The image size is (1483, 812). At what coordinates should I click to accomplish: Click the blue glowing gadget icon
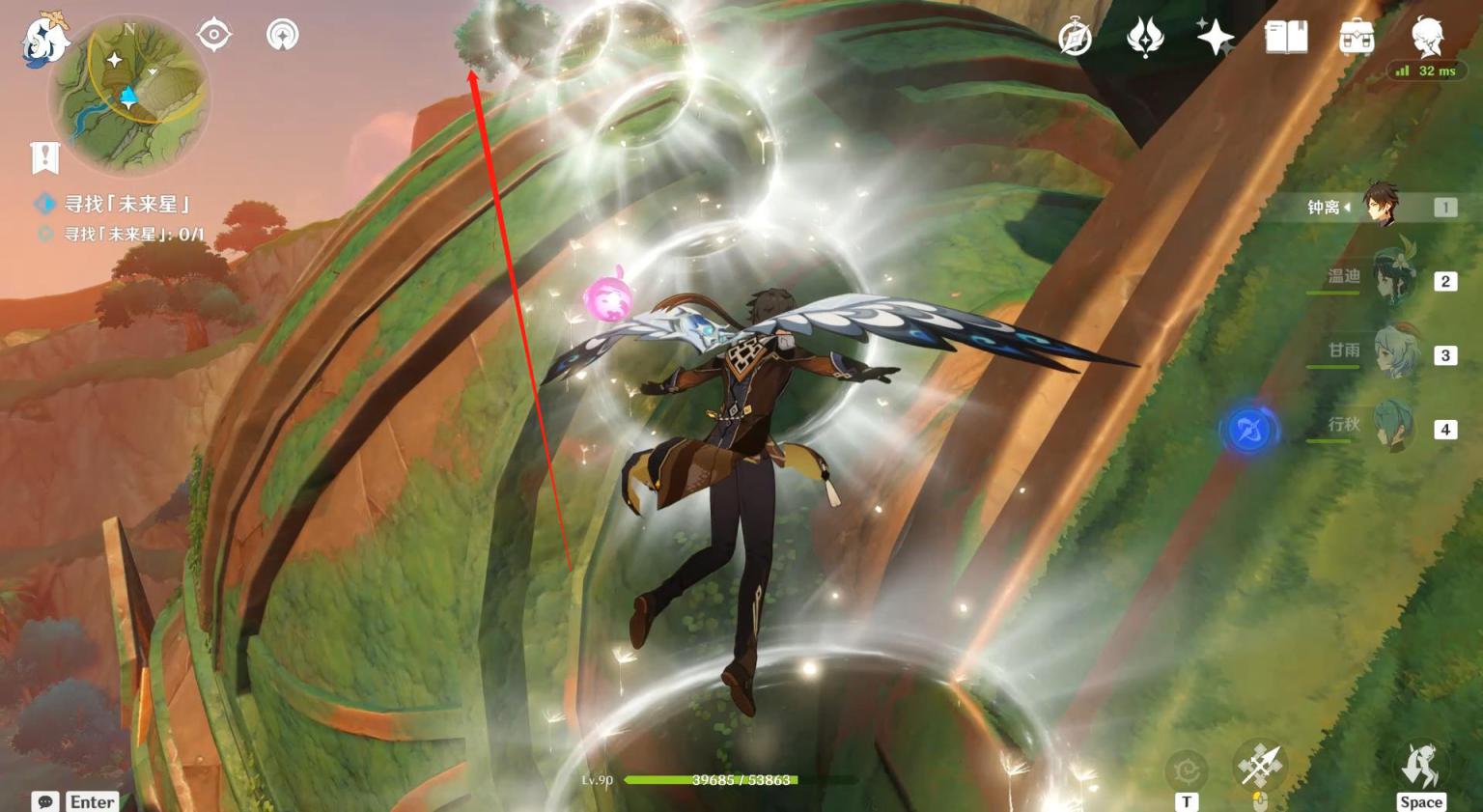click(1247, 430)
